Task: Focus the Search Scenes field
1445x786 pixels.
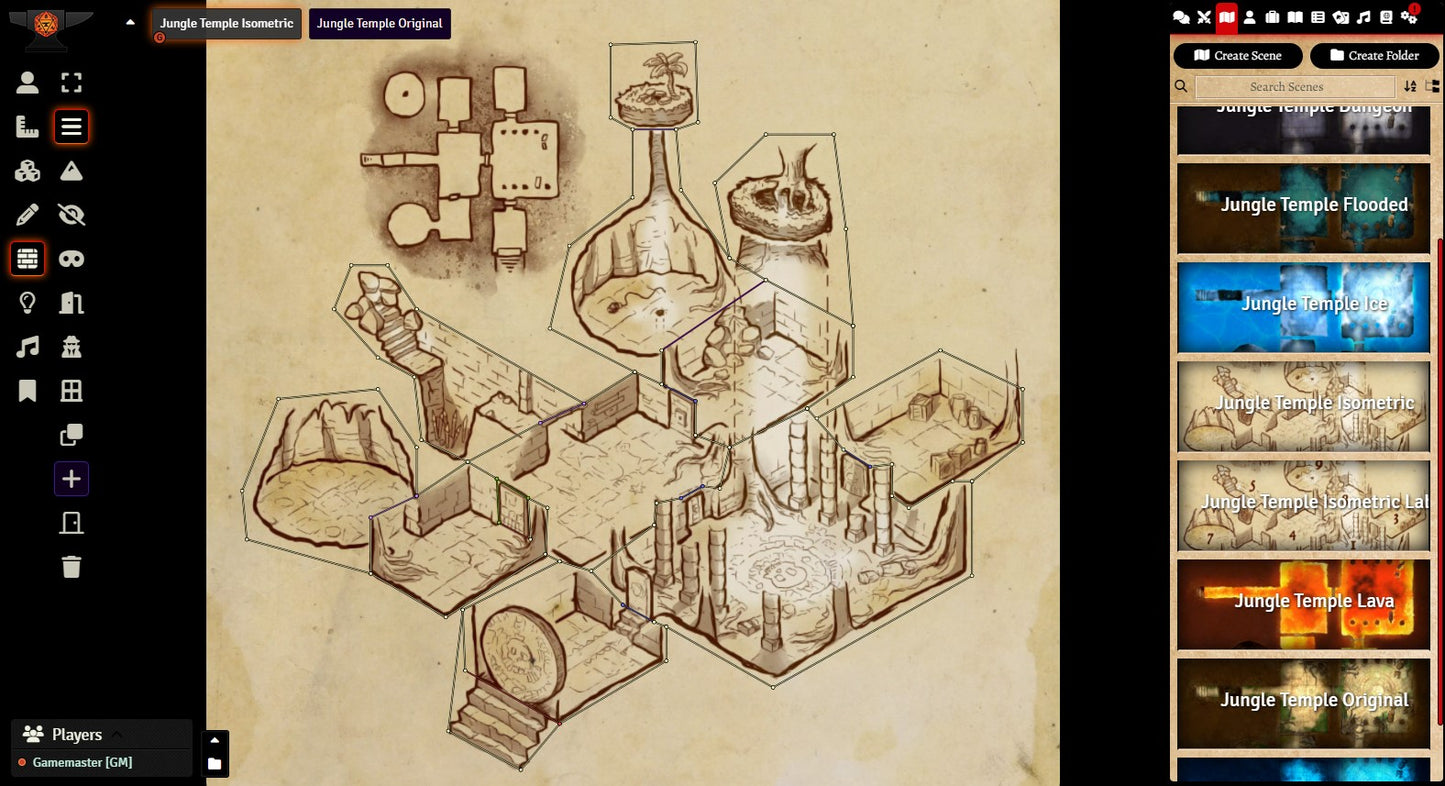Action: tap(1294, 87)
